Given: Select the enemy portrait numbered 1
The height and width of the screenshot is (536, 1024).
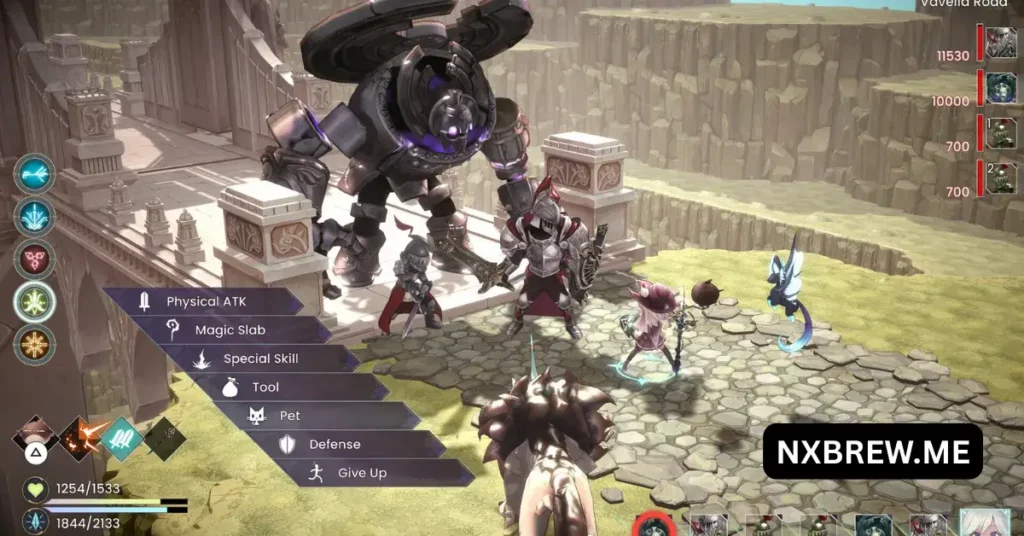Looking at the screenshot, I should point(1000,133).
